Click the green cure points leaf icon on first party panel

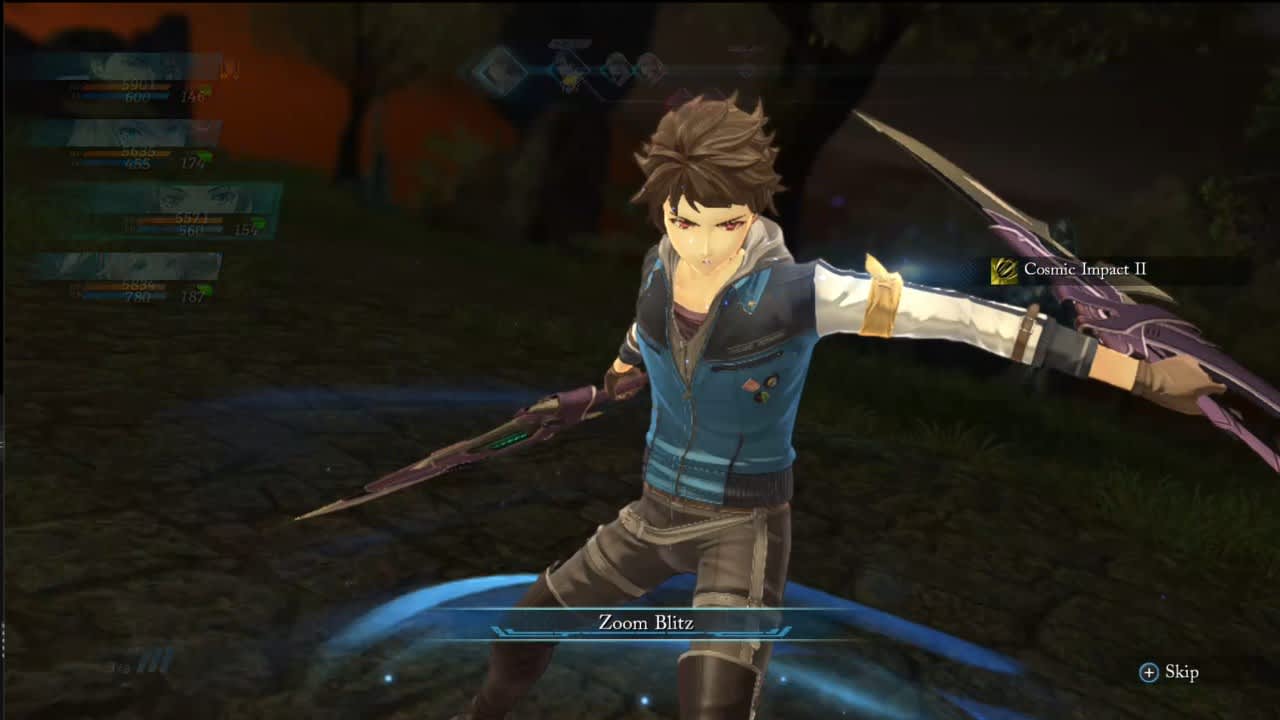tap(206, 88)
